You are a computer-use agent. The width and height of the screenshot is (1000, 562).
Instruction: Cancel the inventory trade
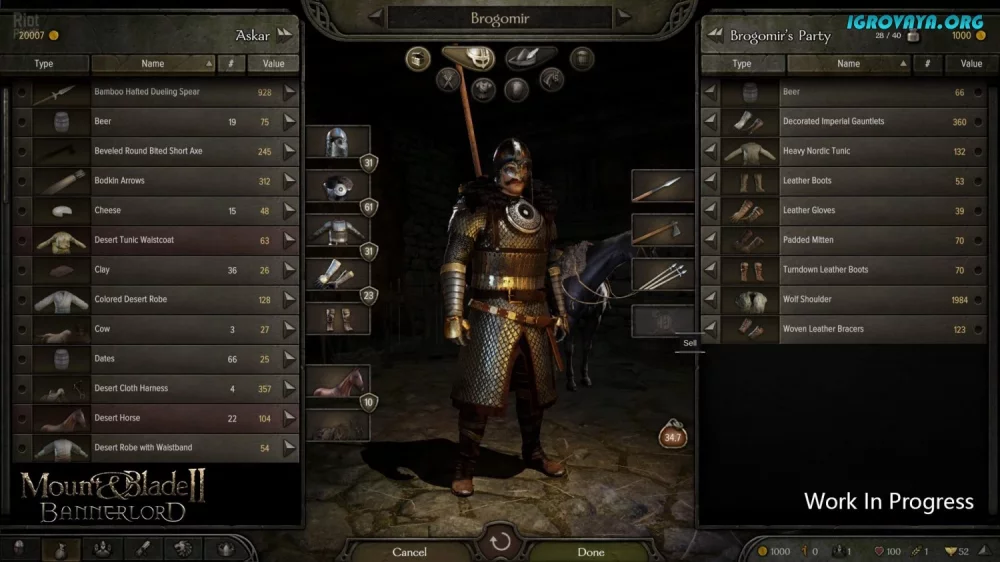click(409, 552)
